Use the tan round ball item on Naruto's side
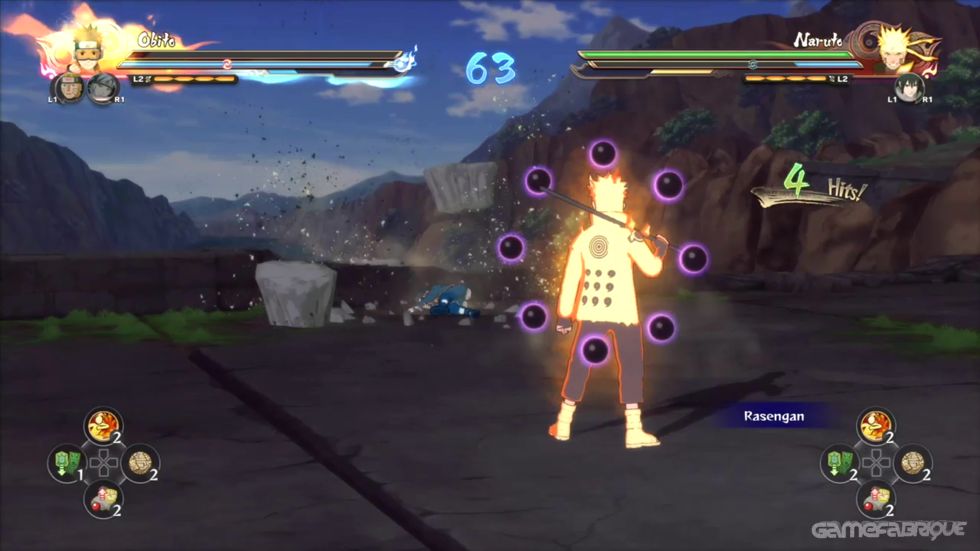980x551 pixels. tap(913, 463)
